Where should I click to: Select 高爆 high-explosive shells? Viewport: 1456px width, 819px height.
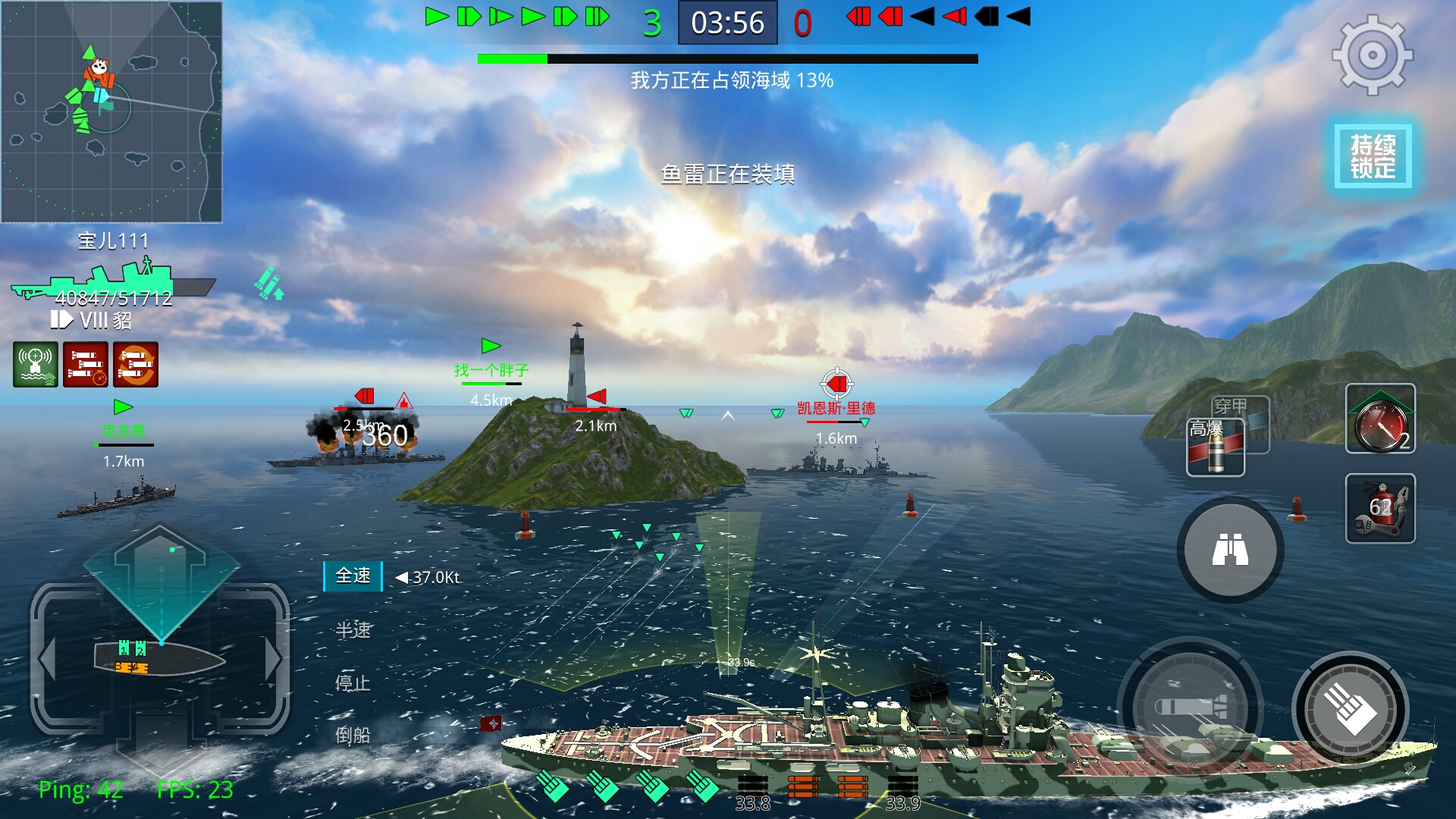[1215, 447]
